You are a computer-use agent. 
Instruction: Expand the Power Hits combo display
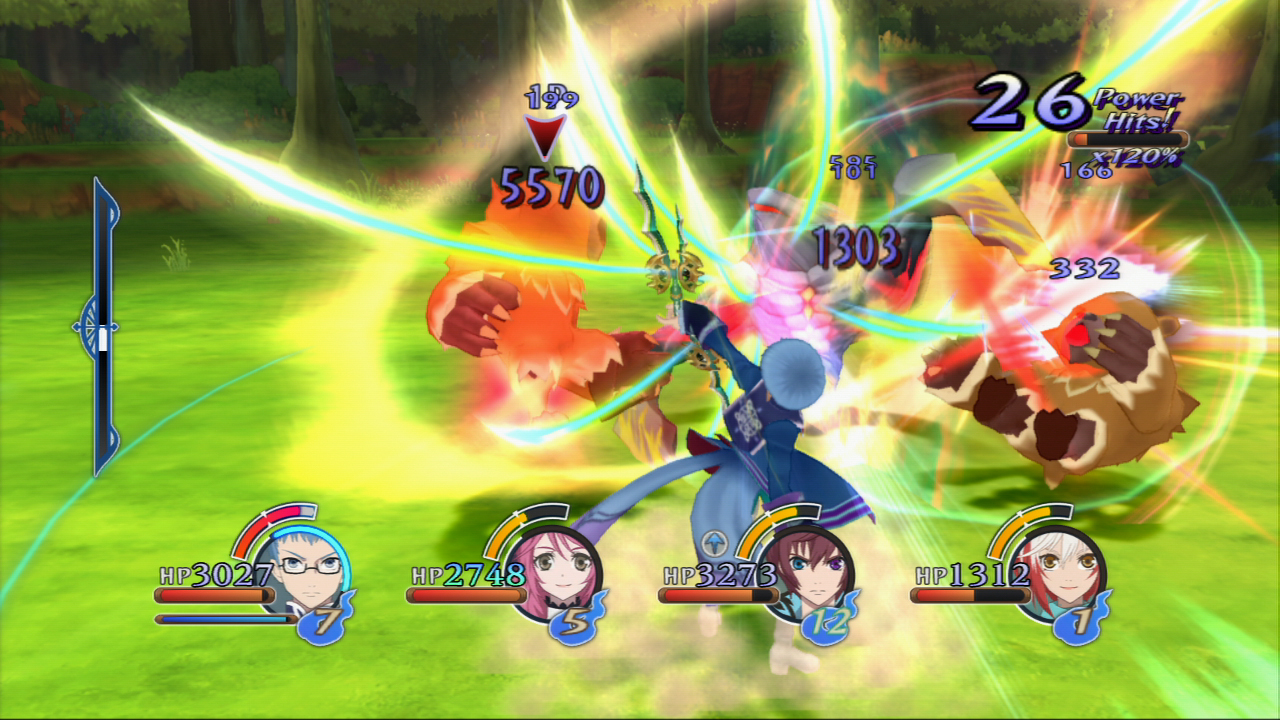1139,110
